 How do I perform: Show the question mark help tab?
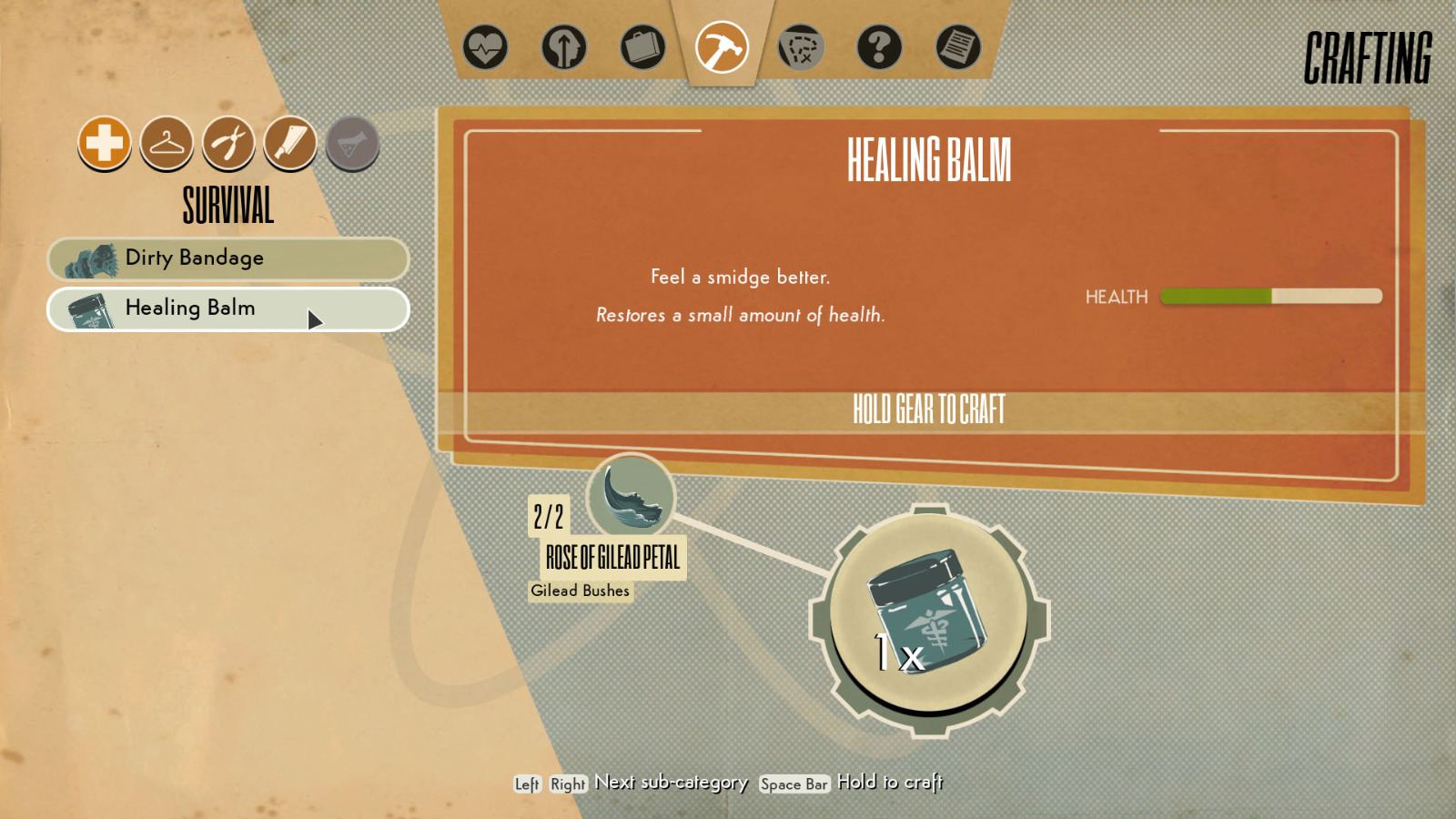[x=879, y=47]
